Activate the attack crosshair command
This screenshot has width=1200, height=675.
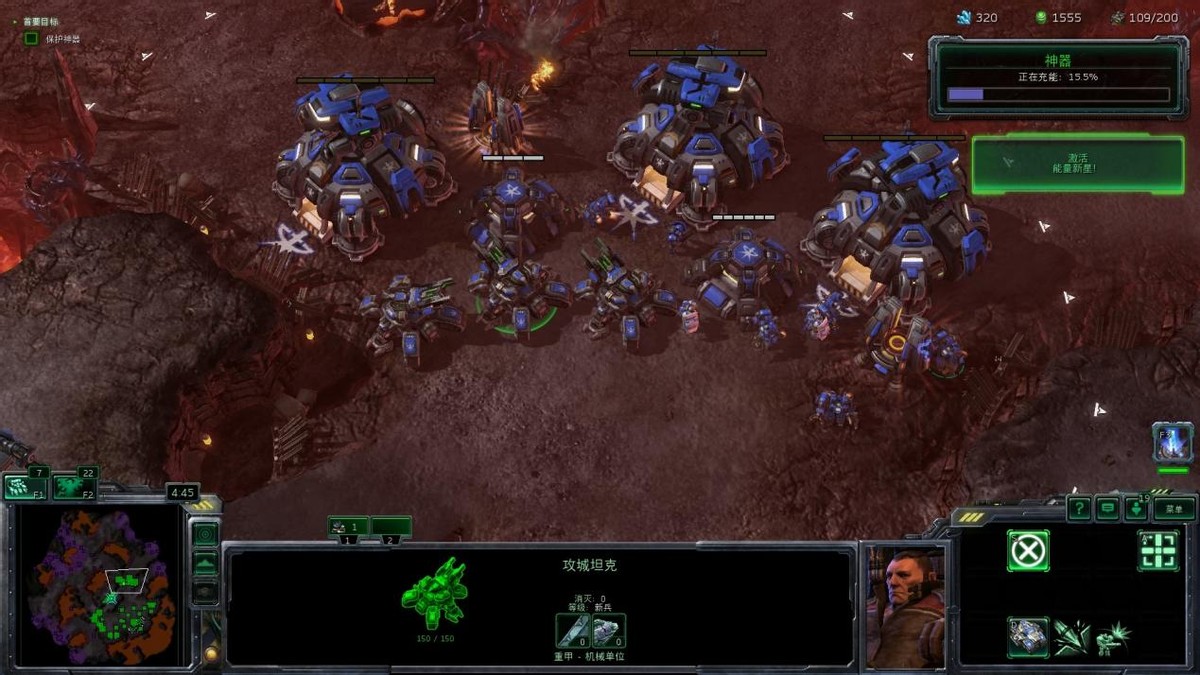pyautogui.click(x=1158, y=550)
